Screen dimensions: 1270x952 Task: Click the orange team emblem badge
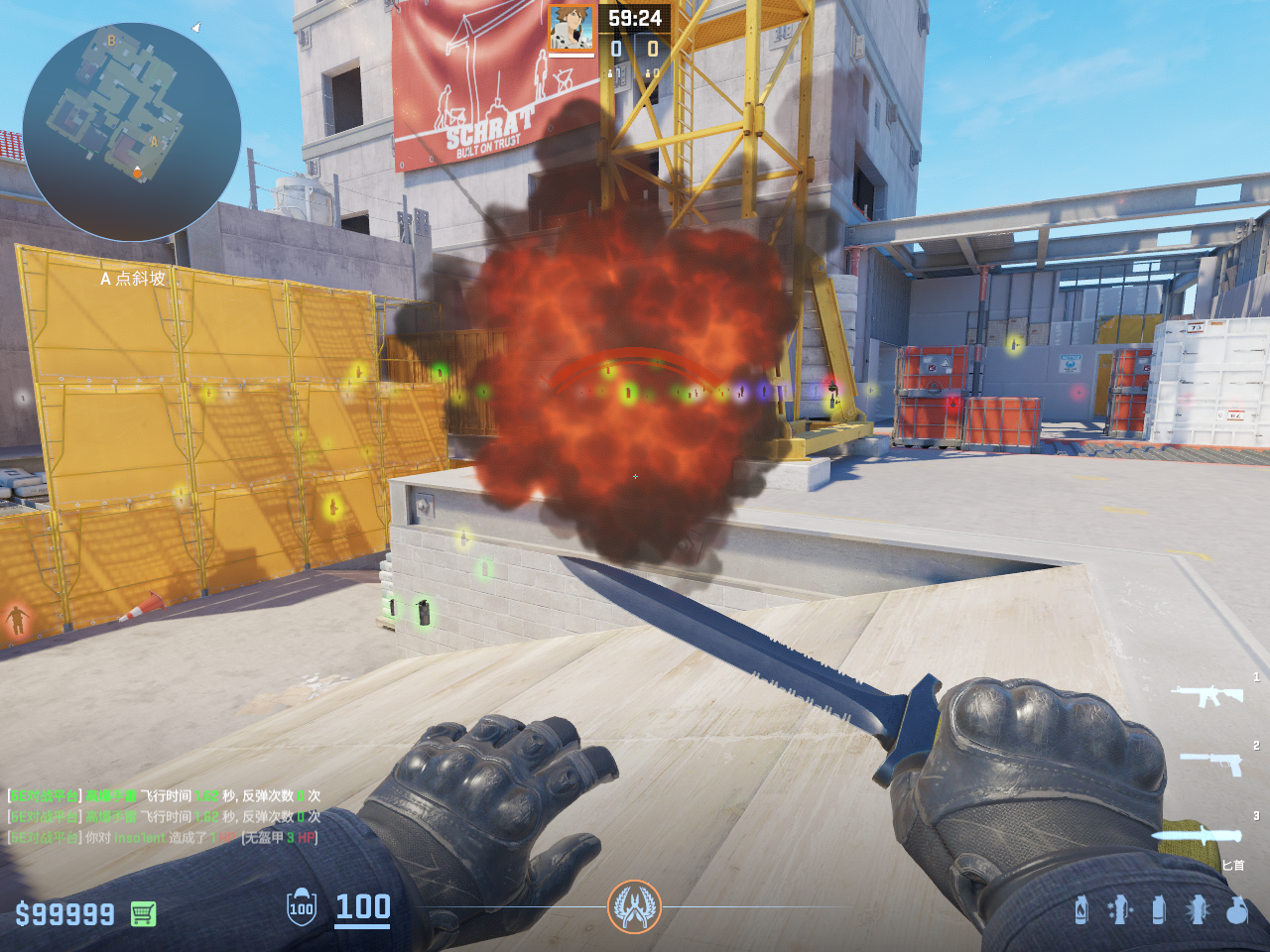click(634, 906)
